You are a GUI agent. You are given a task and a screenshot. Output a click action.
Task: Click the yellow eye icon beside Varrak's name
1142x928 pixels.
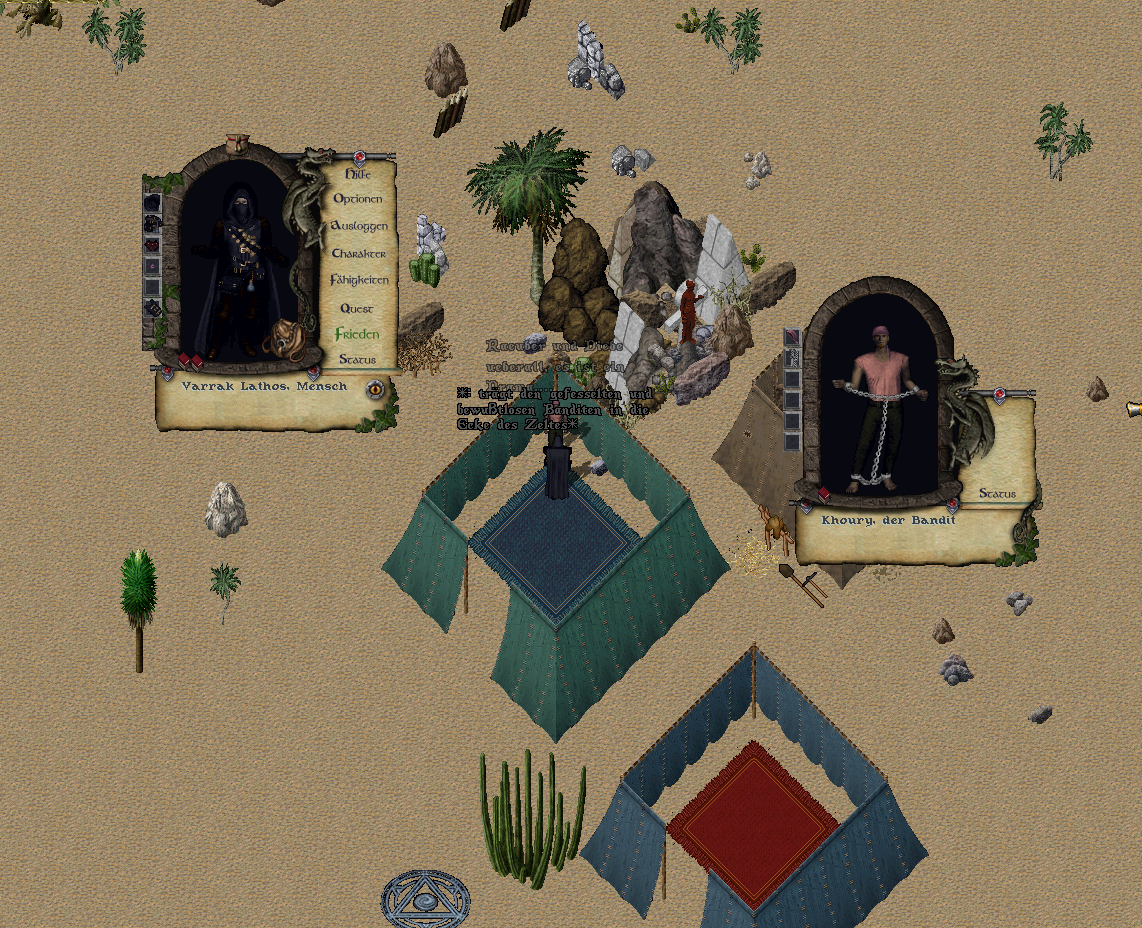tap(376, 388)
